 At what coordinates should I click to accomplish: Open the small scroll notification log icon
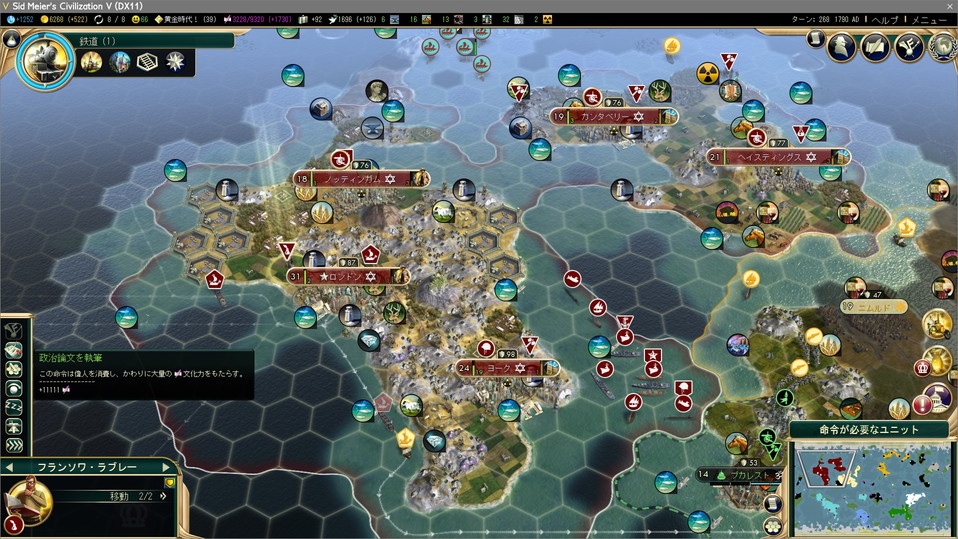815,39
